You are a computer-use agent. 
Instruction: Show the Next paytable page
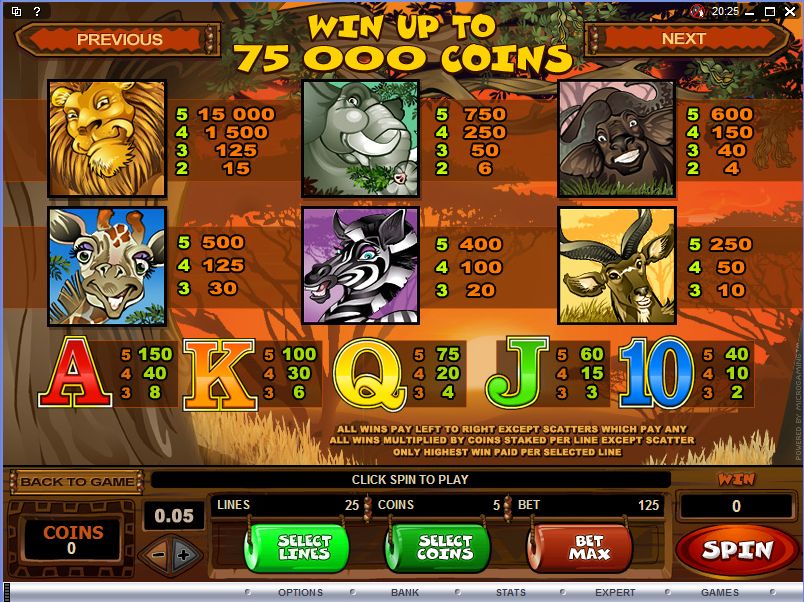click(684, 39)
